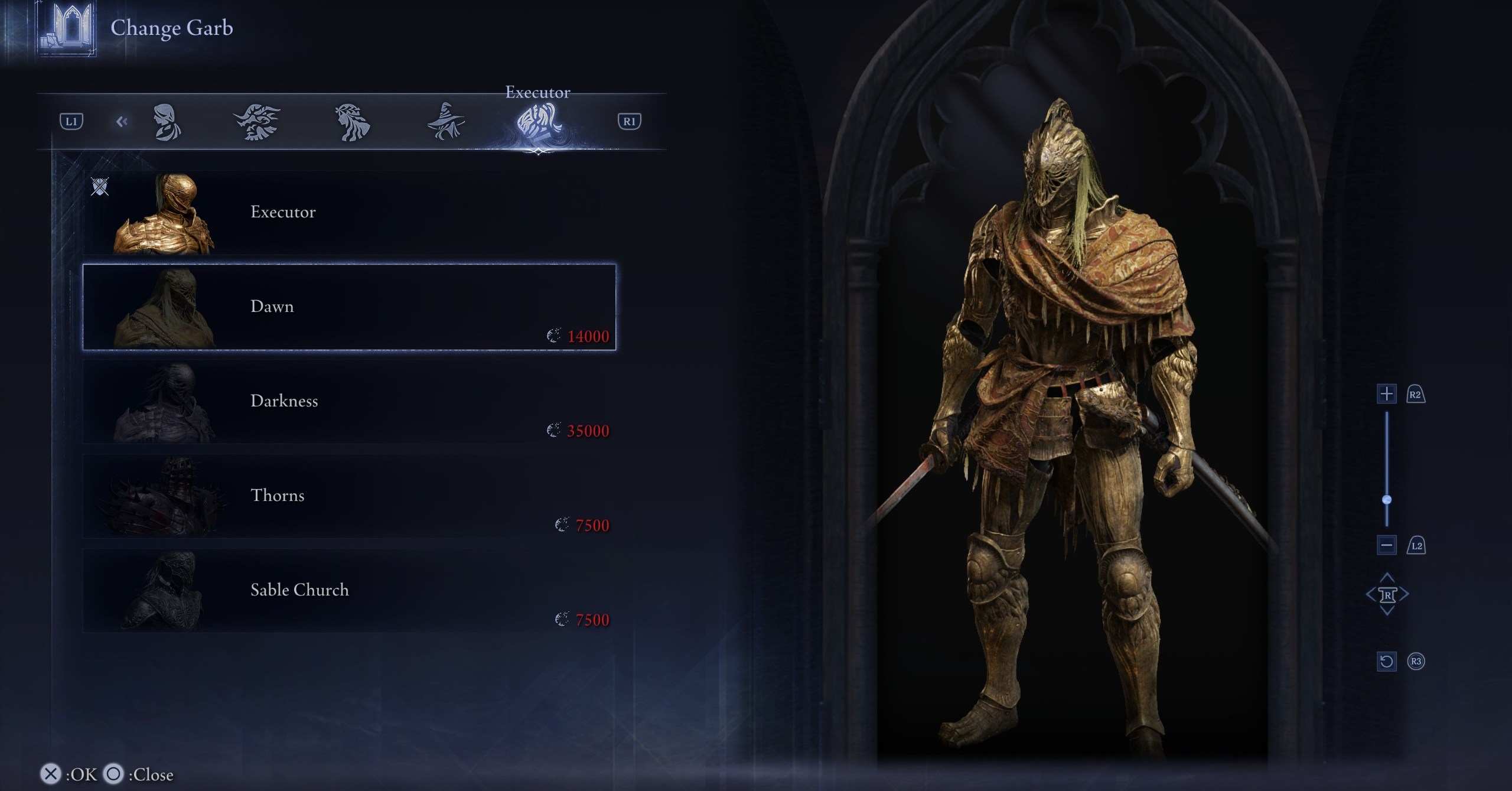Choose the Sable Church garb
Screen dimensions: 1512x791
click(348, 591)
